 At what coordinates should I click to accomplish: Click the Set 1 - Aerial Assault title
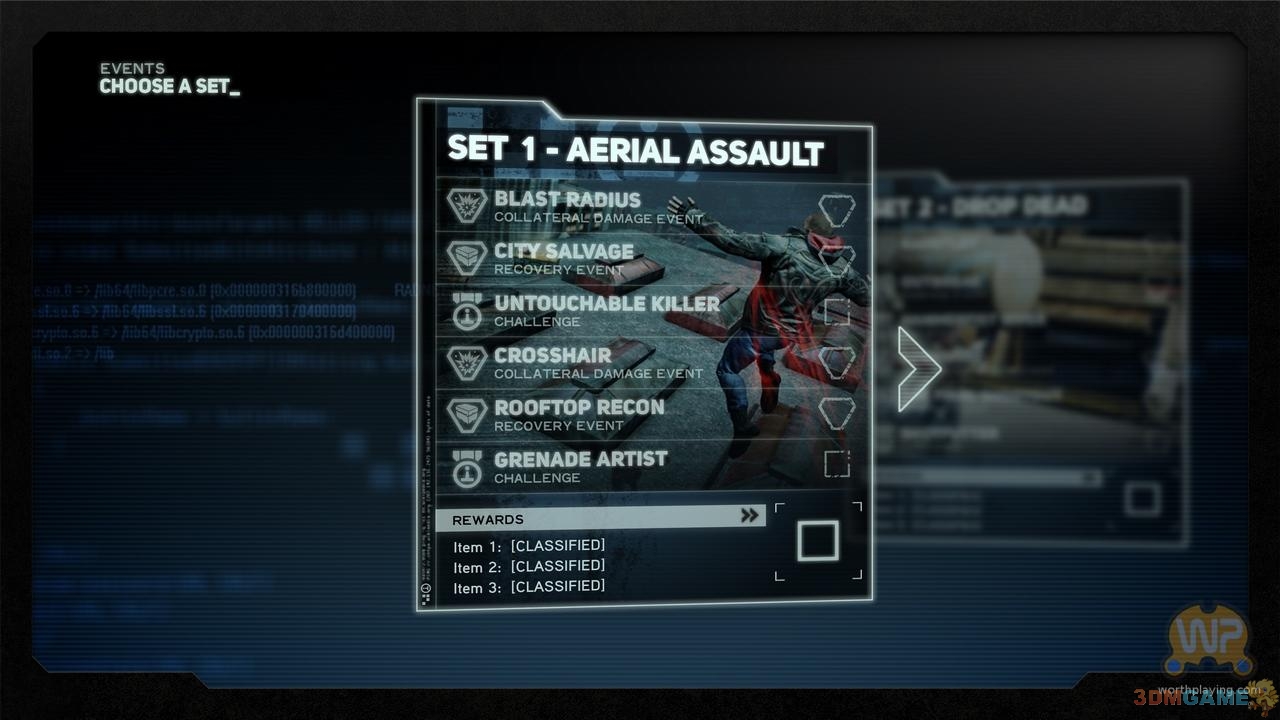[x=636, y=150]
